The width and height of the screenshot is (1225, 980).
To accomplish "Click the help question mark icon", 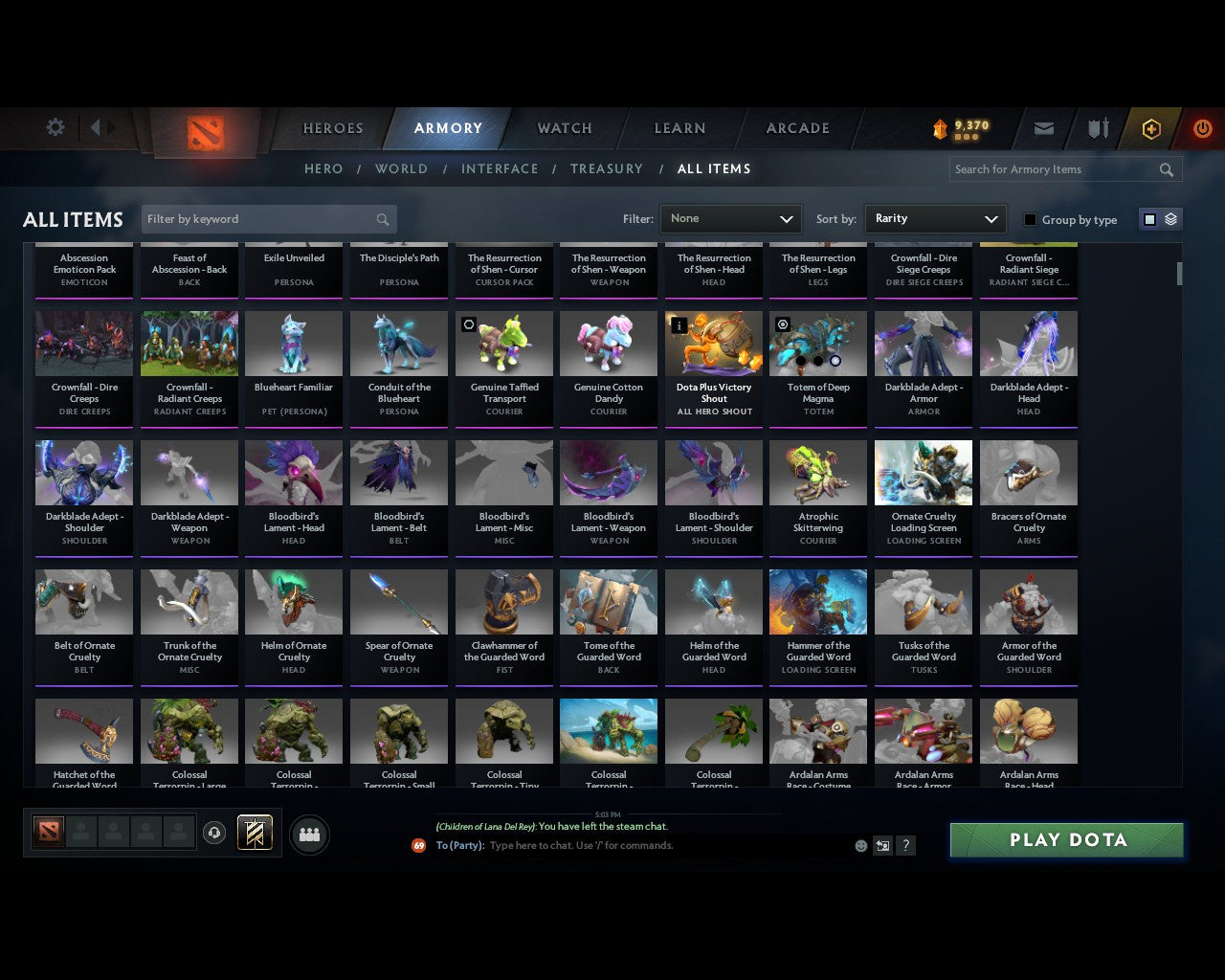I will click(905, 845).
